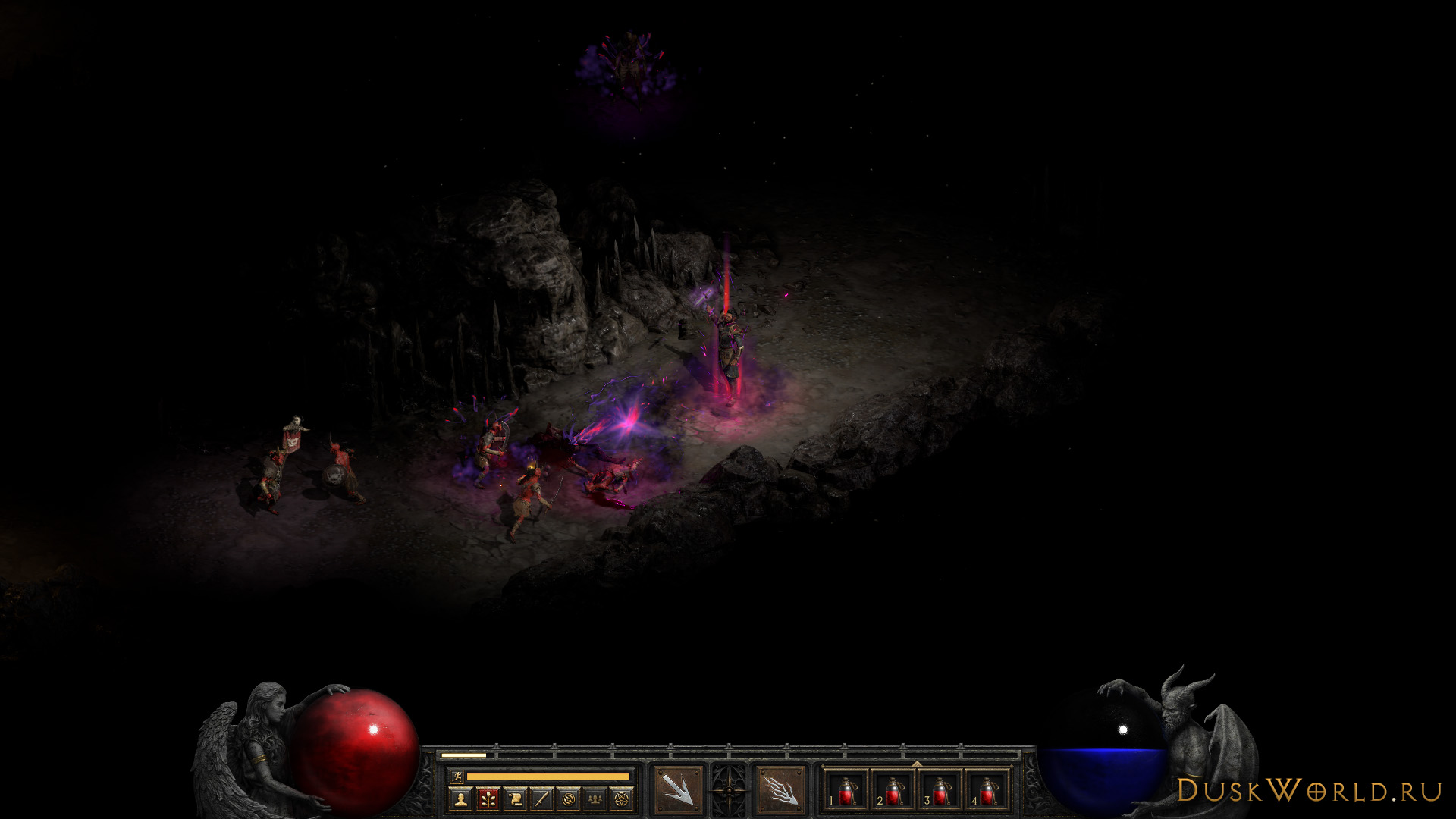Open the party icon with three figures
Screen dimensions: 1456x819
coord(596,799)
